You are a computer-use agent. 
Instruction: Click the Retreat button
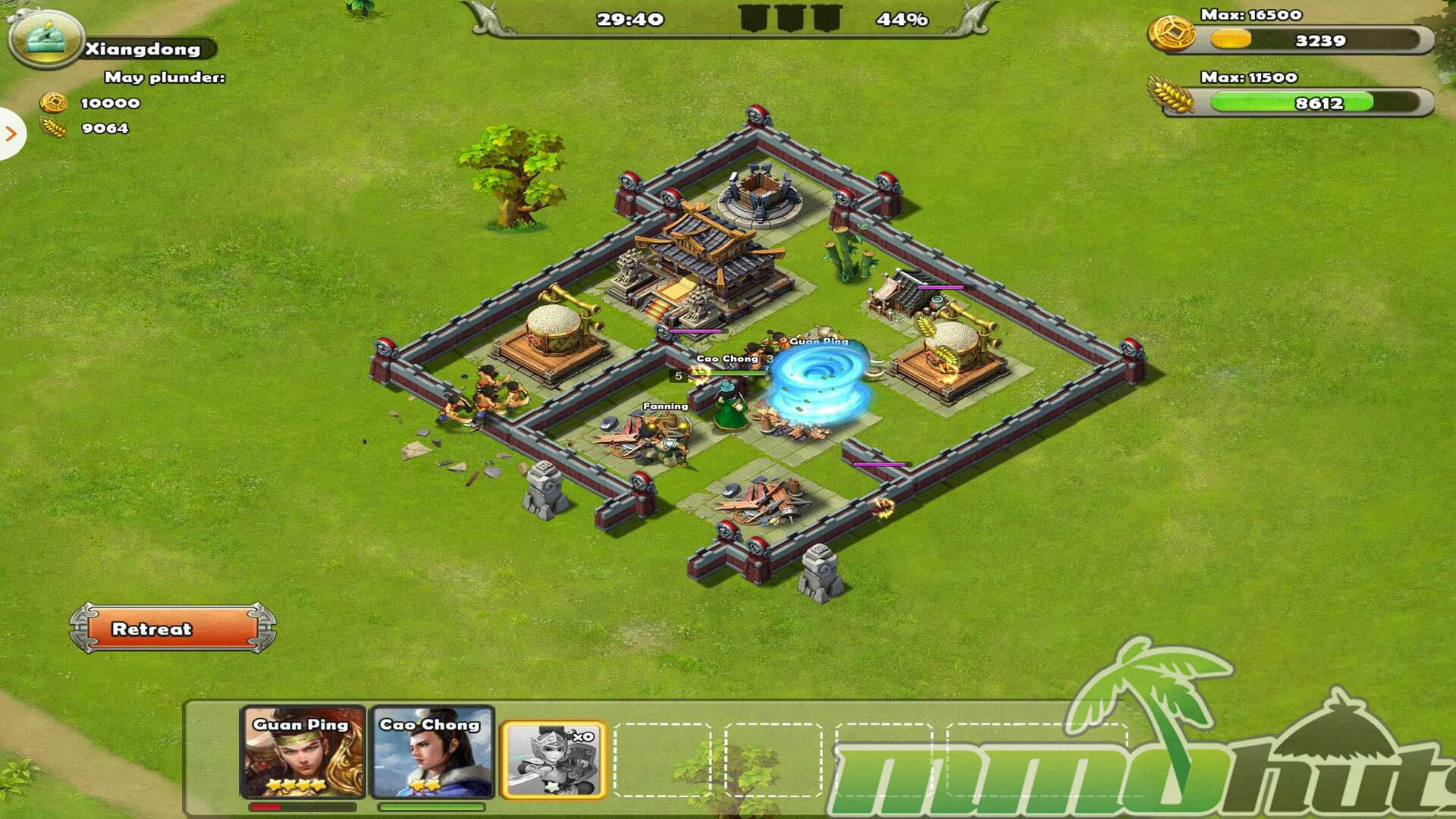click(x=173, y=628)
